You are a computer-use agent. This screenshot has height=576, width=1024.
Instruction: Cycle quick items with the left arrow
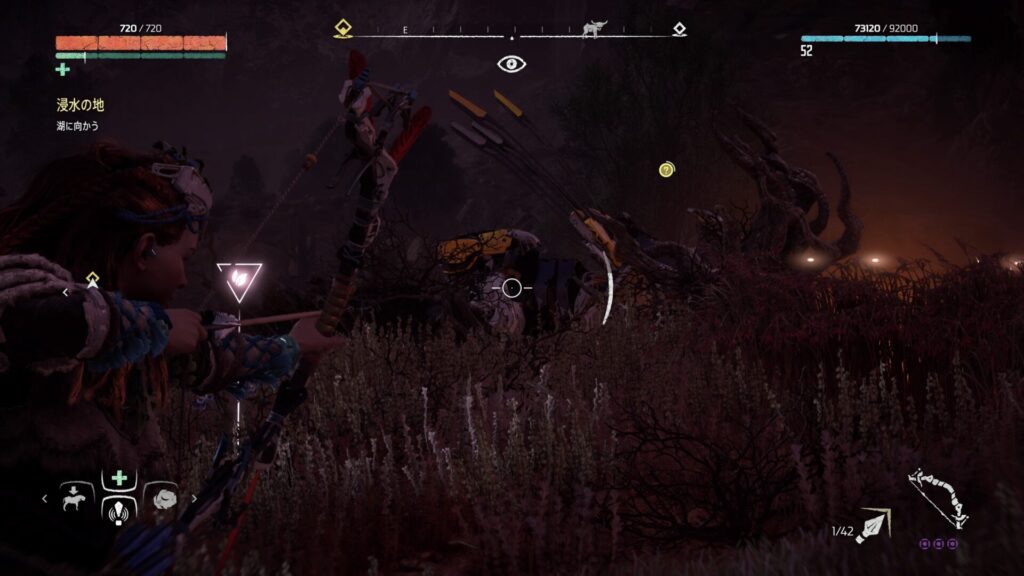pos(45,497)
